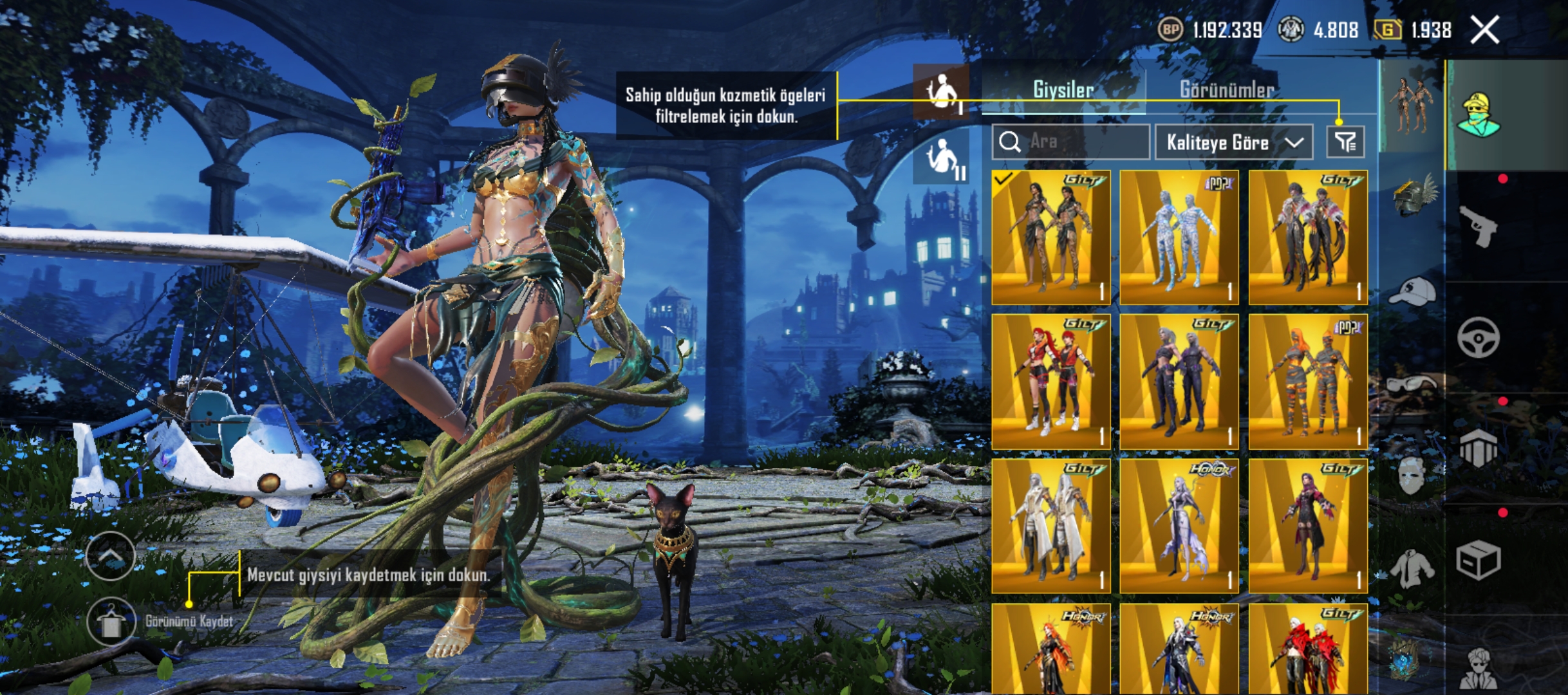
Task: Open the crate box category
Action: pyautogui.click(x=1479, y=560)
